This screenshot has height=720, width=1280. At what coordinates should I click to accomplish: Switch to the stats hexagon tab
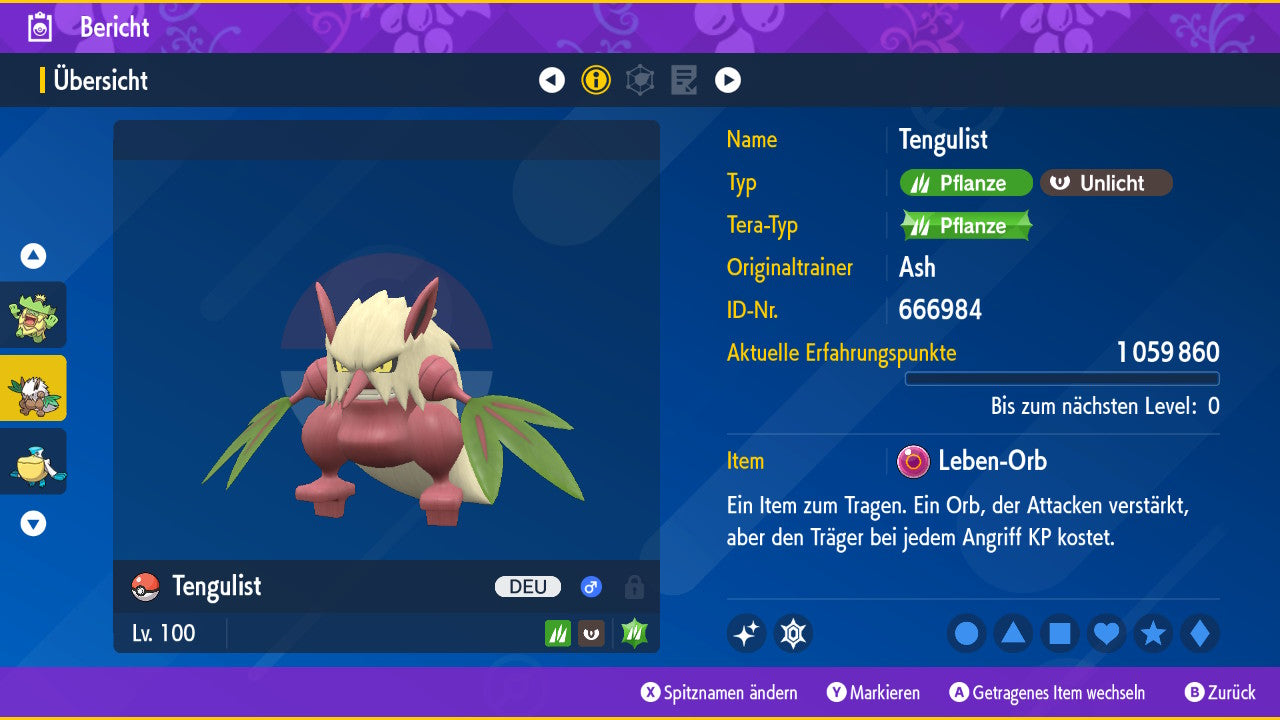640,80
